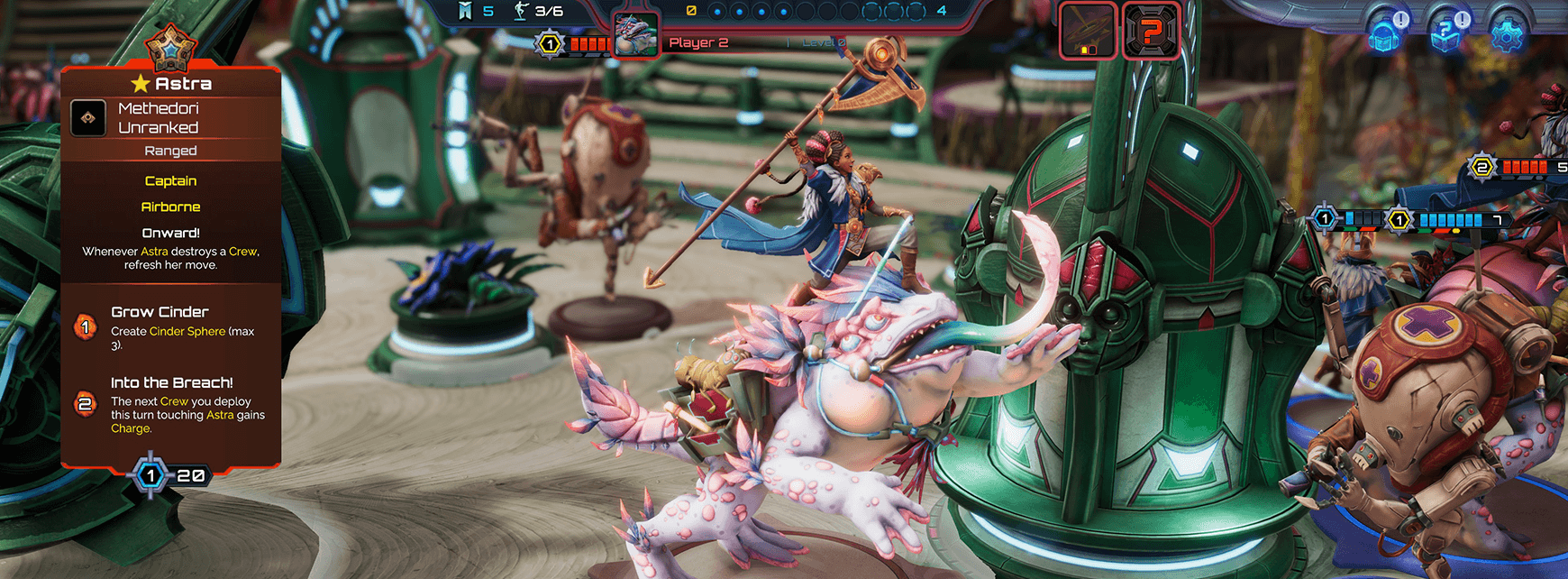Click the Cinder Sphere keyword link
The width and height of the screenshot is (1568, 579).
coord(187,332)
